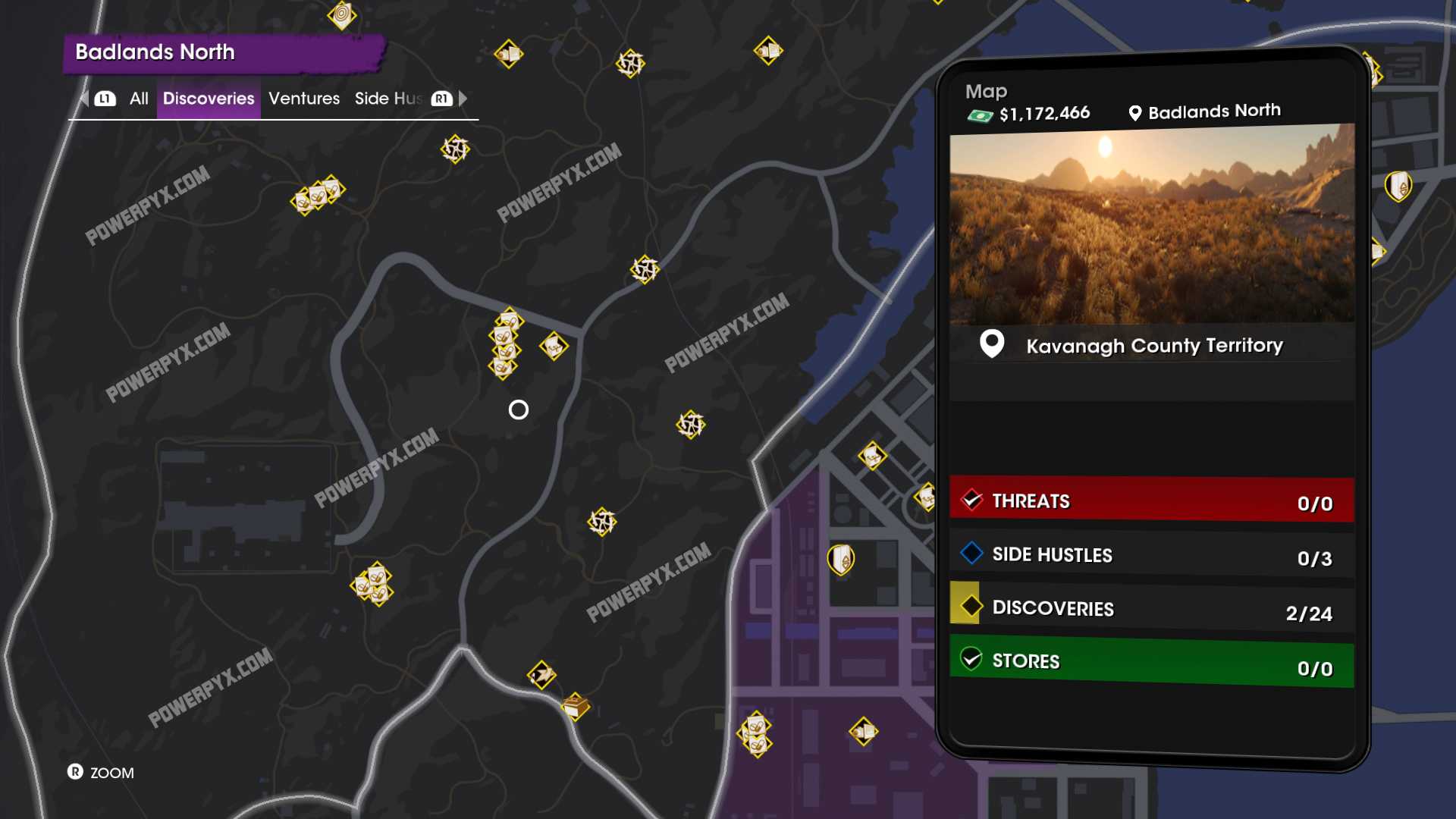Select the Threats row in the phone

click(x=1151, y=501)
